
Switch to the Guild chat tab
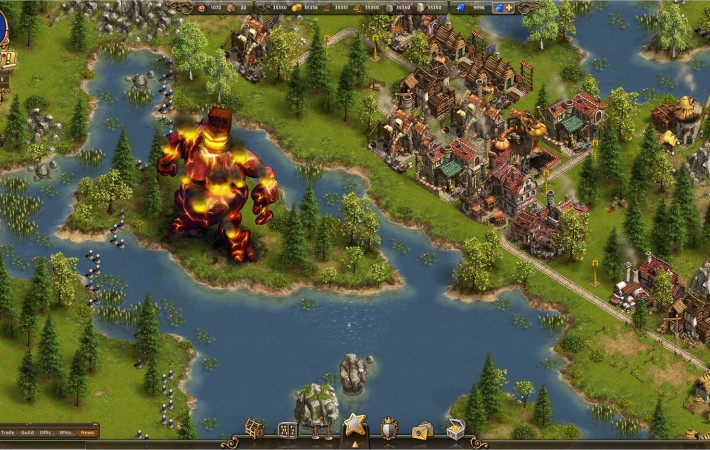tap(29, 432)
